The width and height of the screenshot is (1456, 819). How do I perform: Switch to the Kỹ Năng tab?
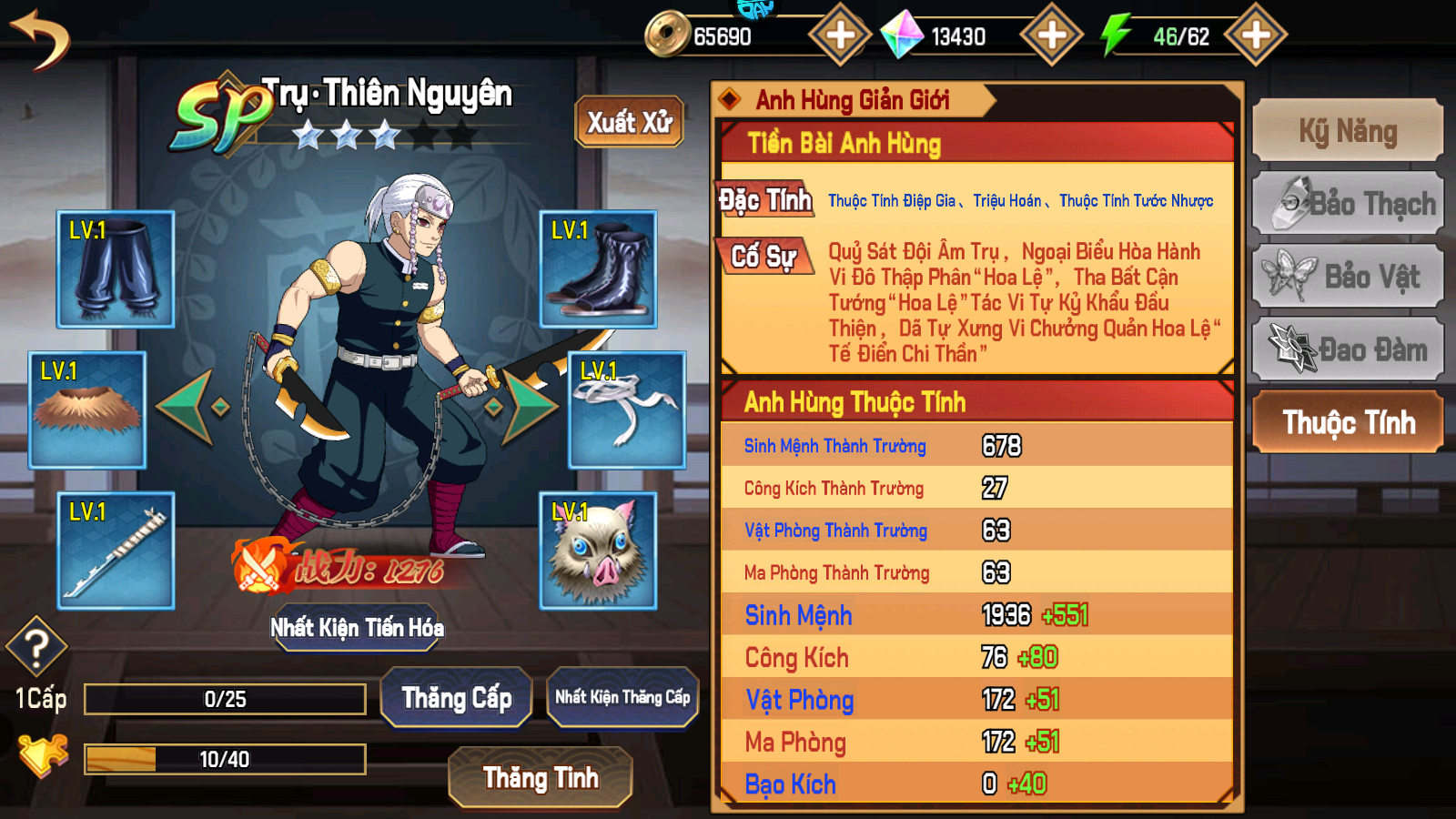point(1347,131)
